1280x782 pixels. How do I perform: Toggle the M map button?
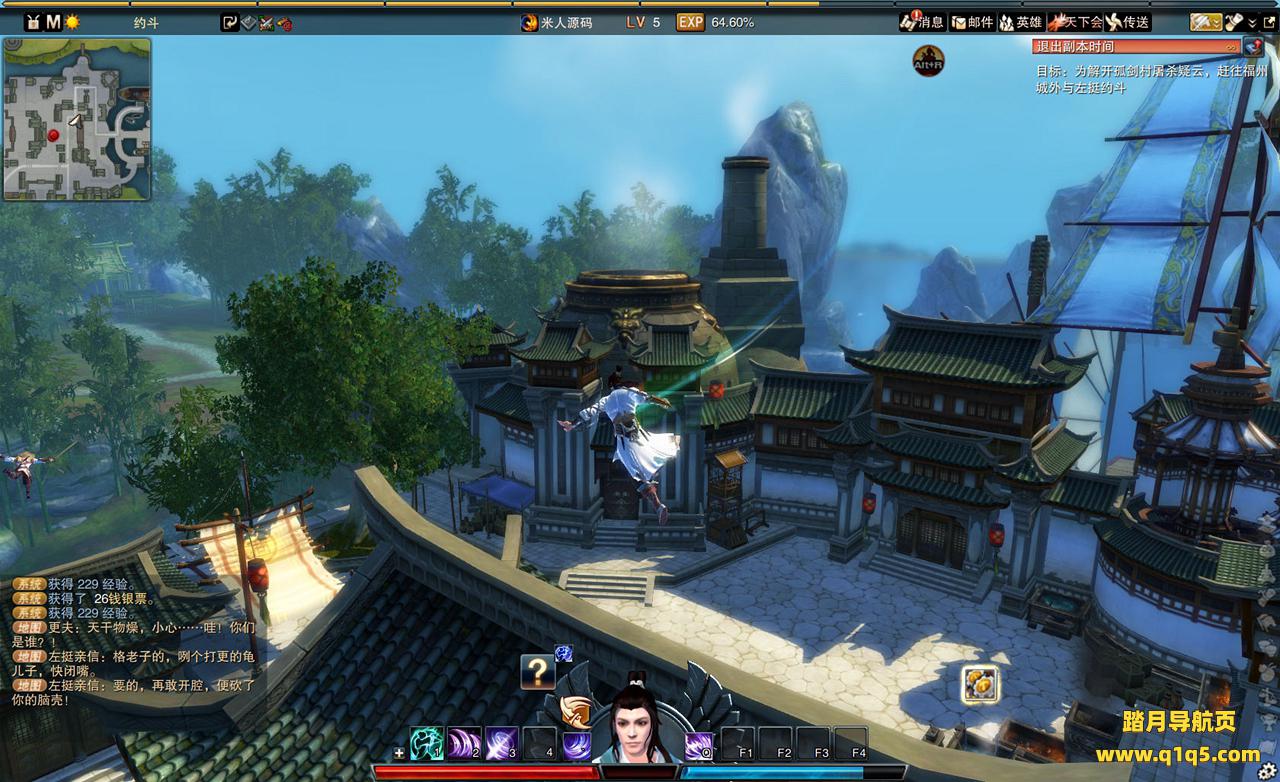pyautogui.click(x=52, y=22)
